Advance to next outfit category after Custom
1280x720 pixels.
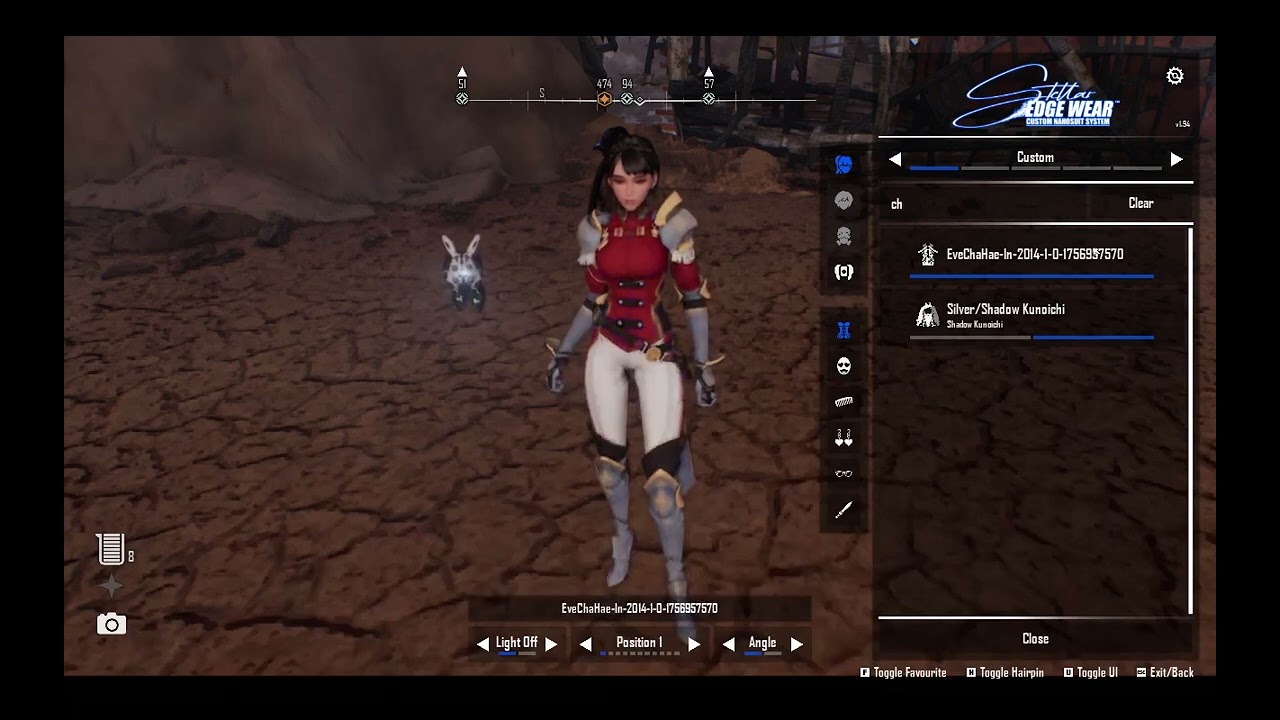tap(1176, 159)
